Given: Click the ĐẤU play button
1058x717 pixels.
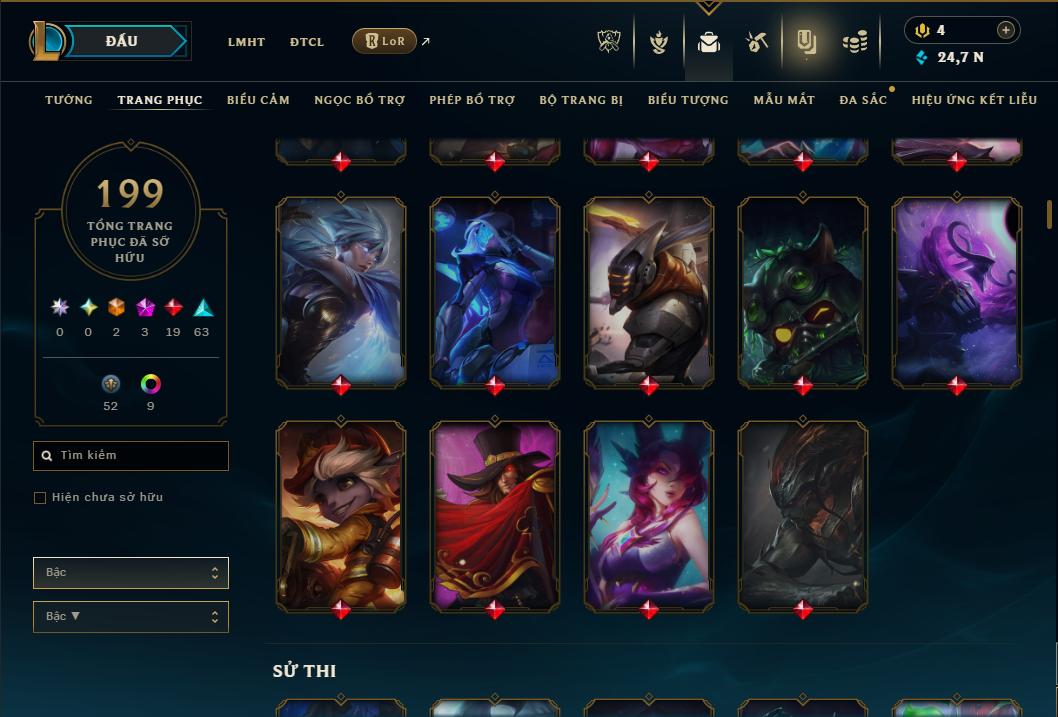Looking at the screenshot, I should point(121,41).
